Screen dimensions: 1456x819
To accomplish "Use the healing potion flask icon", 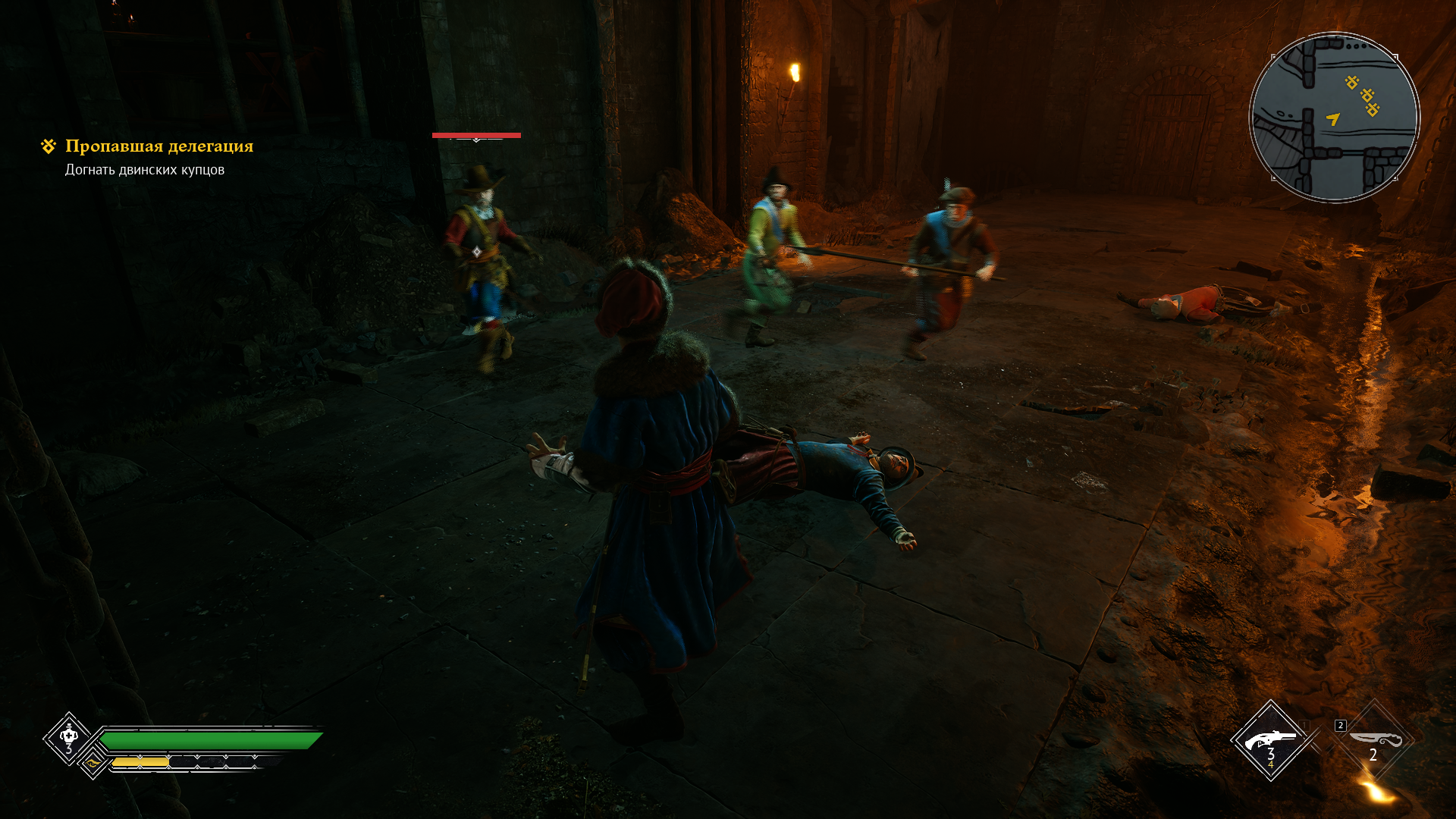I will [x=69, y=736].
